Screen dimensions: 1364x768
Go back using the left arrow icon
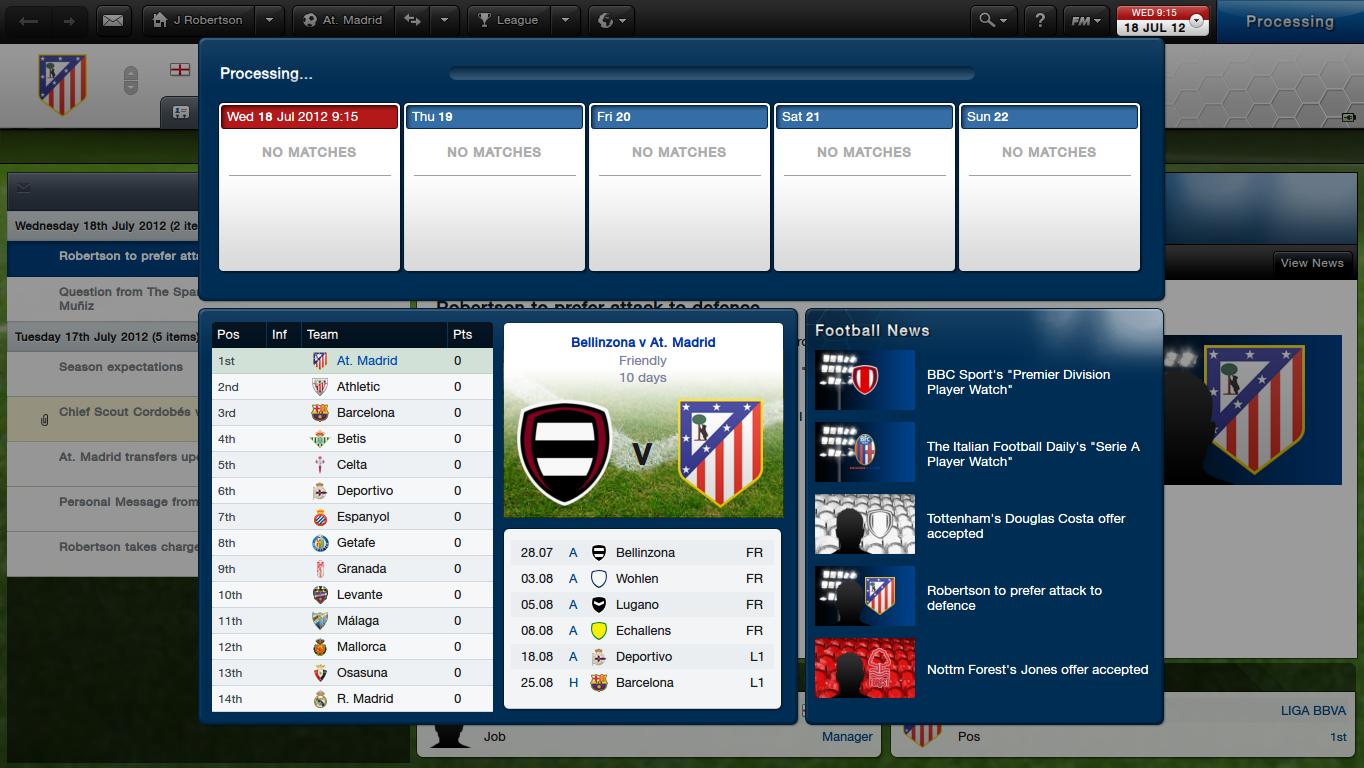point(28,20)
